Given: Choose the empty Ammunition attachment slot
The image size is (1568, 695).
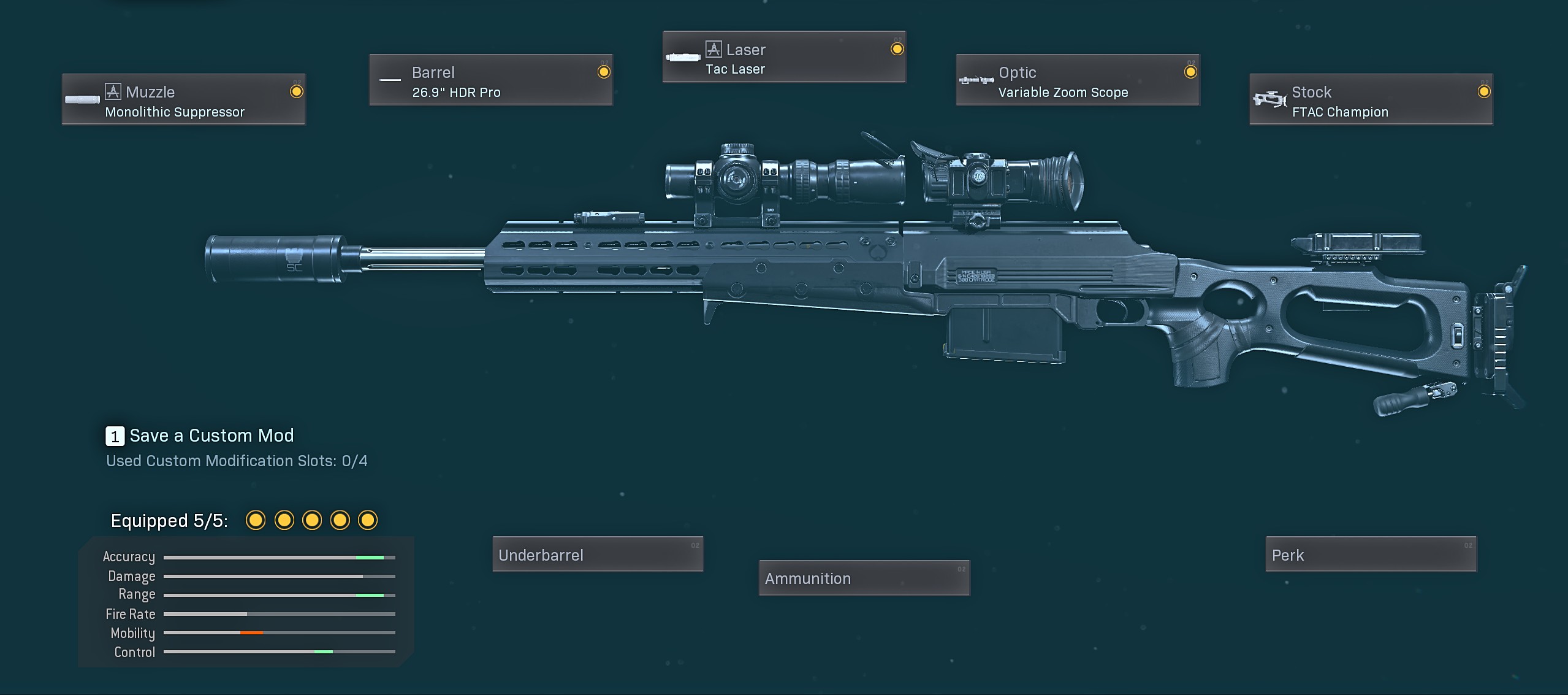Looking at the screenshot, I should coord(864,578).
